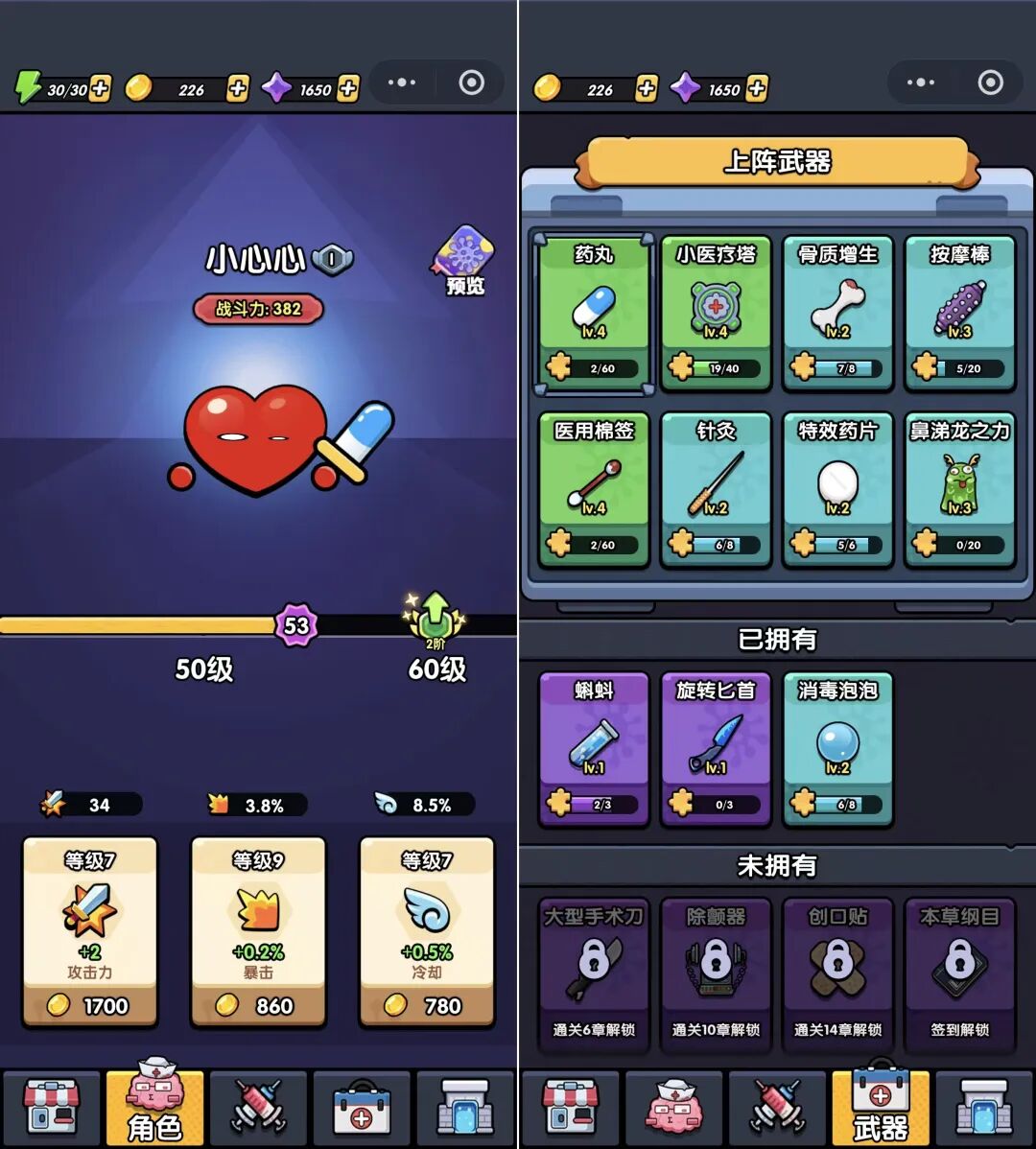
Task: Select the 医用棉签 cotton swab weapon
Action: point(594,490)
